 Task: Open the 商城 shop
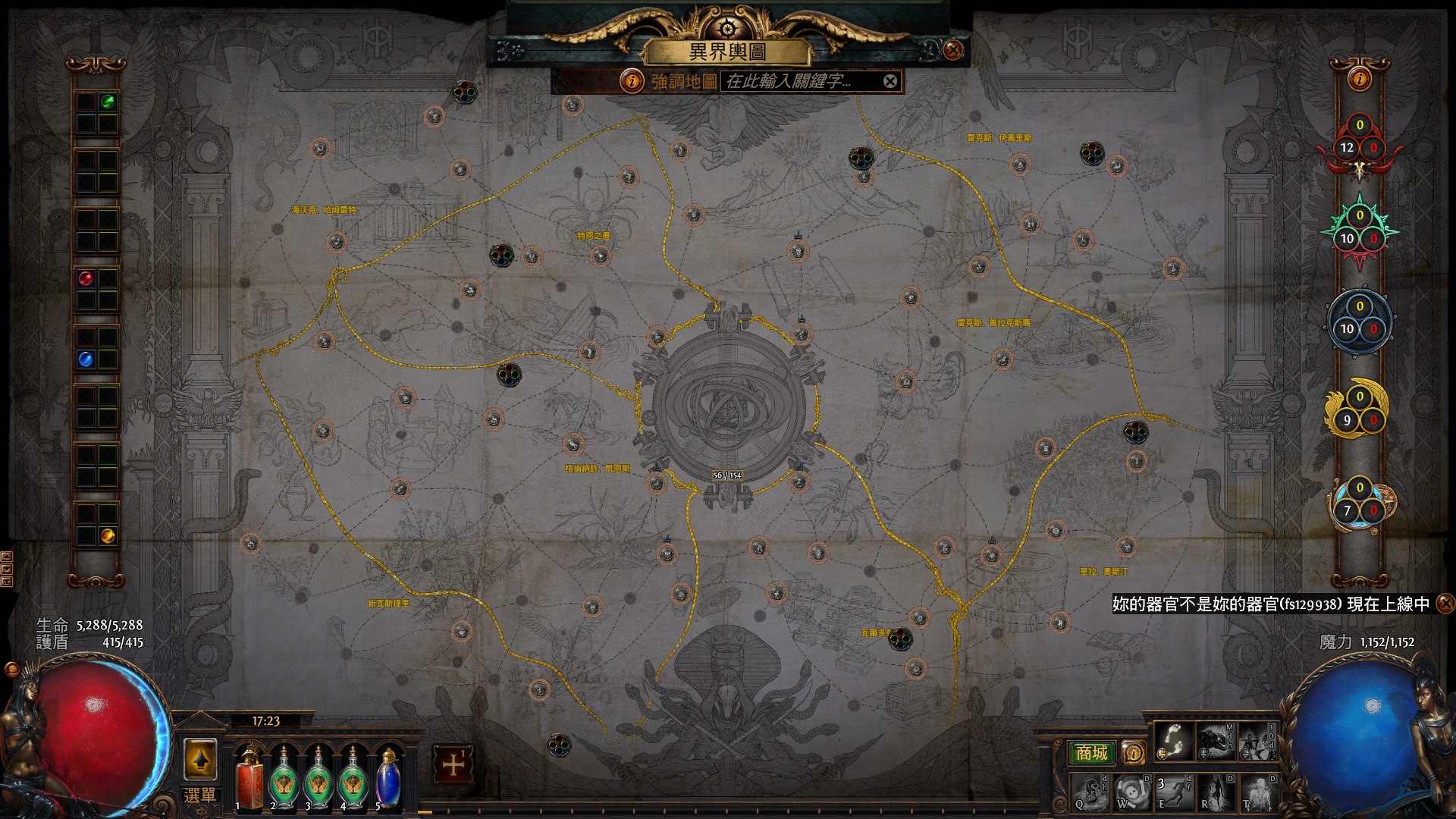pyautogui.click(x=1091, y=752)
